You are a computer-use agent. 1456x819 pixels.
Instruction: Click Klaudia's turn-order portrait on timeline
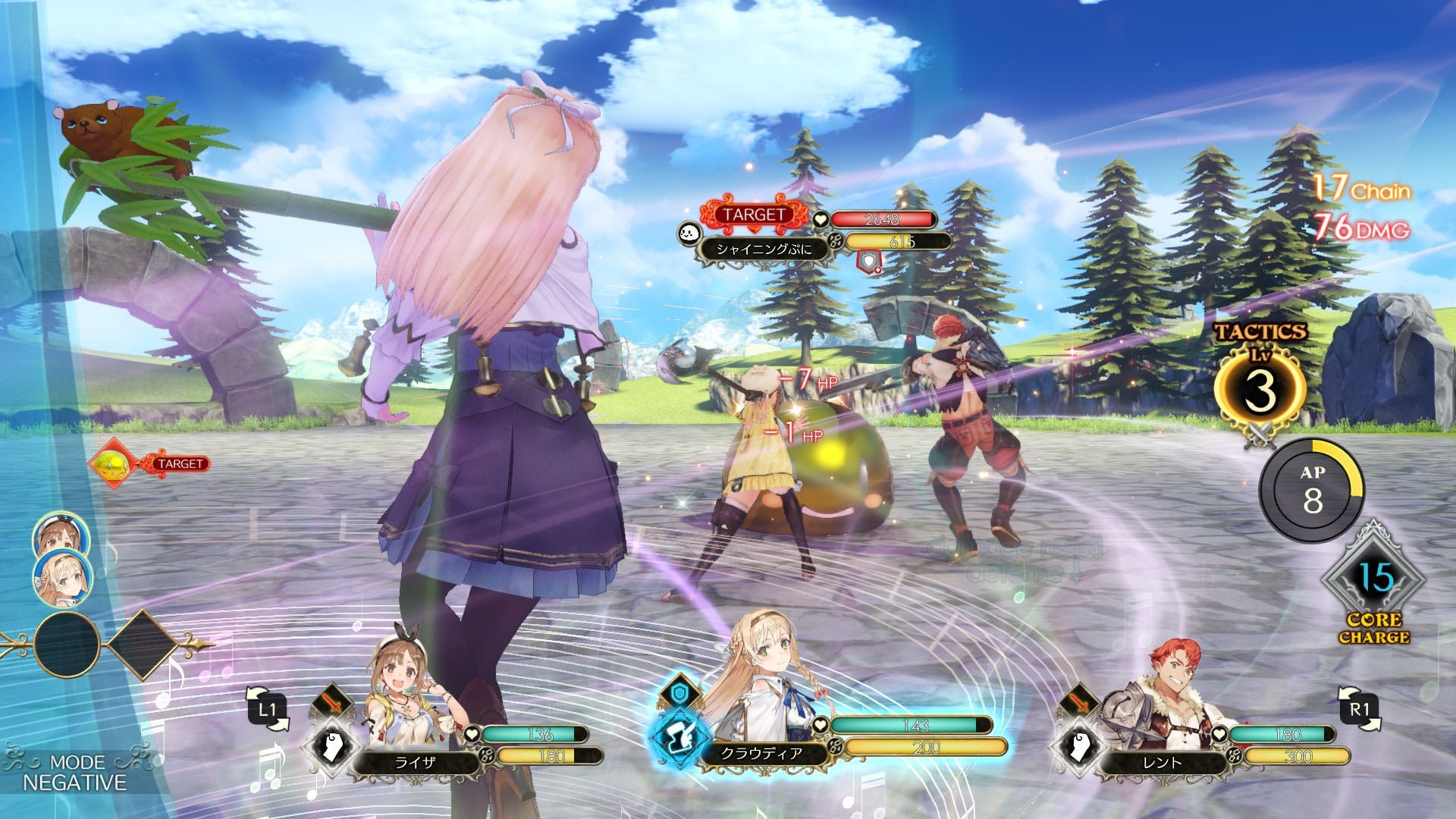(62, 578)
